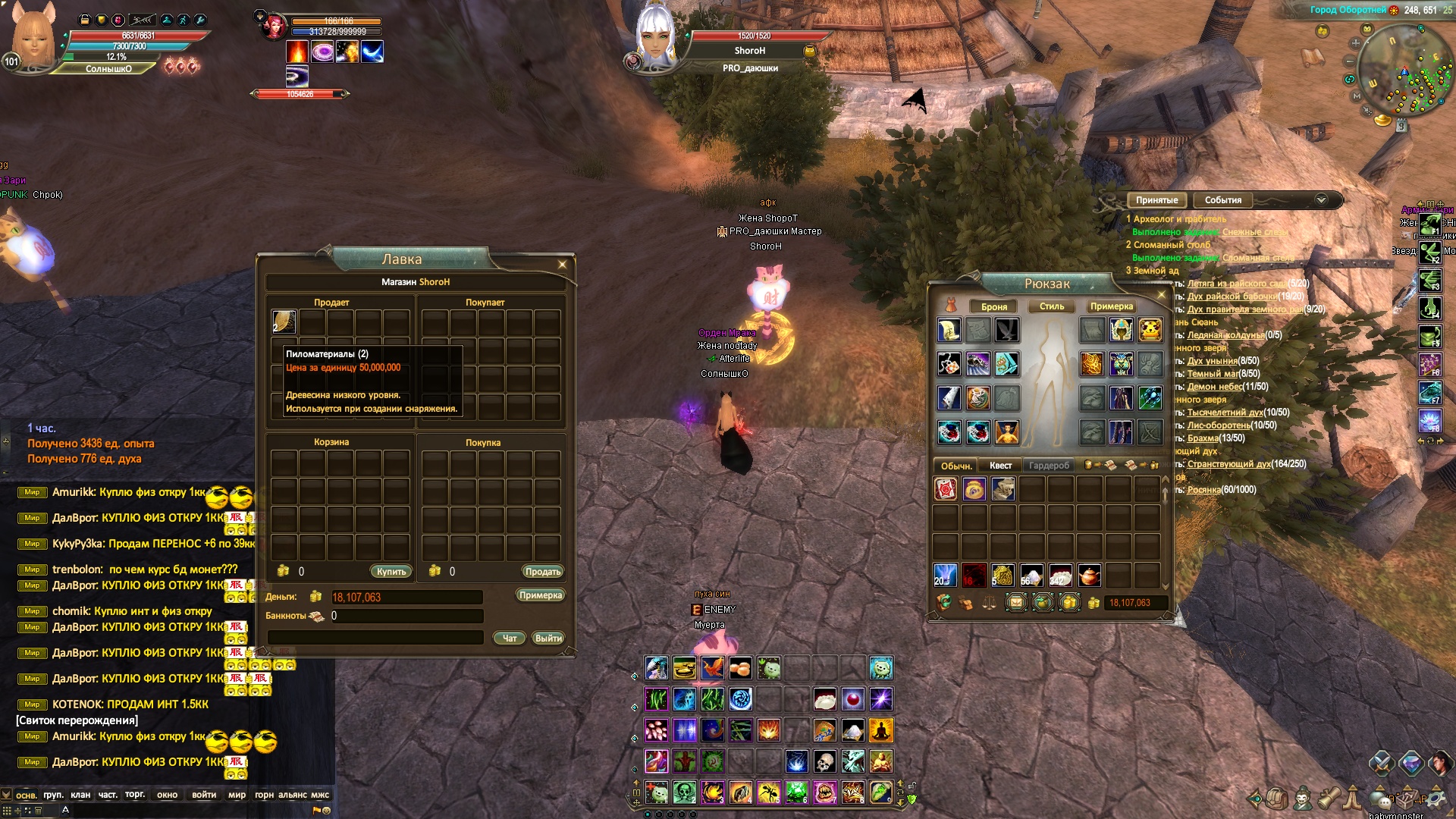The height and width of the screenshot is (819, 1456).
Task: Click the Купить buy button
Action: (x=391, y=572)
